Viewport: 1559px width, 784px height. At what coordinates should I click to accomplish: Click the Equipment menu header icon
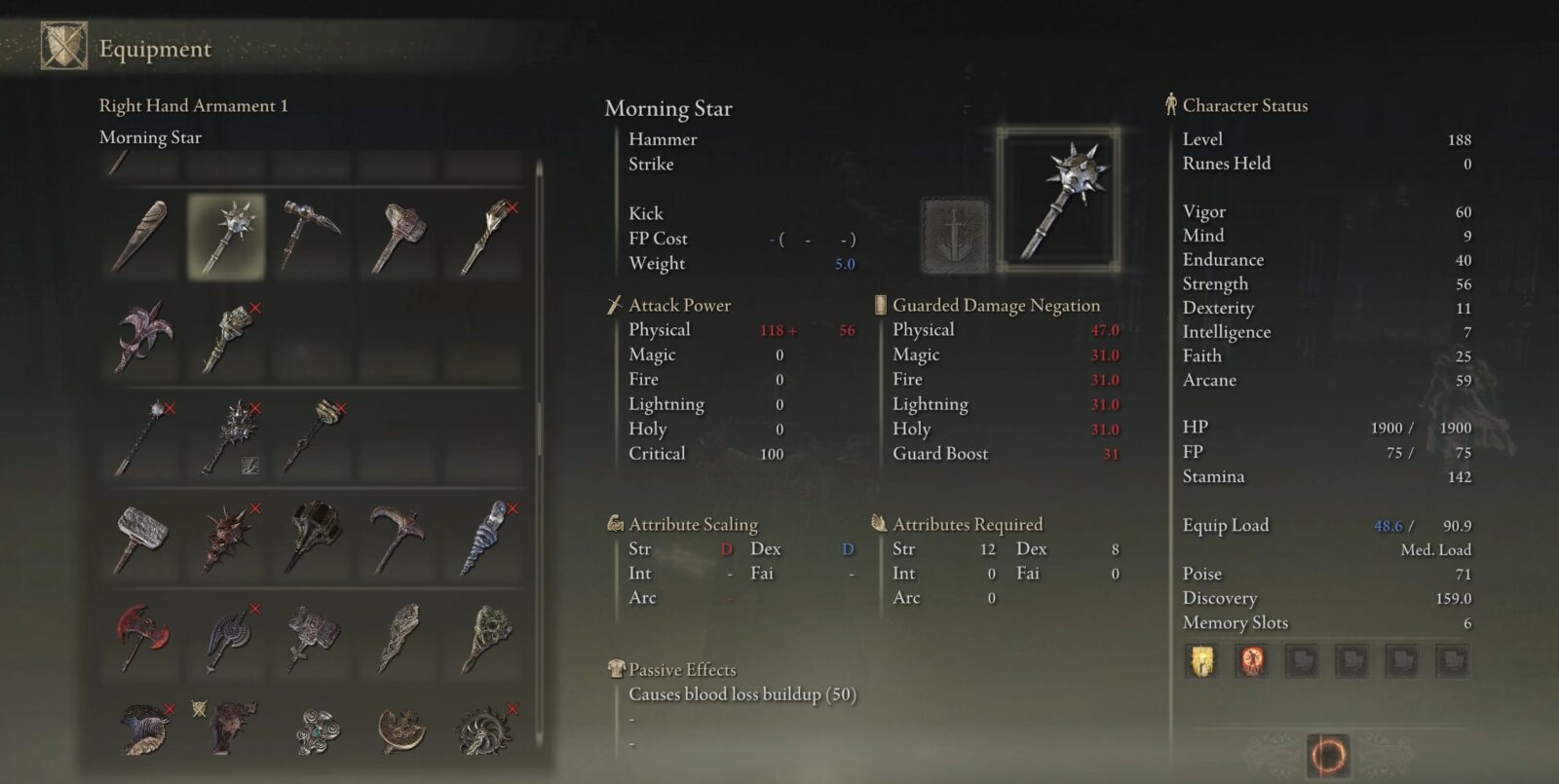tap(63, 47)
